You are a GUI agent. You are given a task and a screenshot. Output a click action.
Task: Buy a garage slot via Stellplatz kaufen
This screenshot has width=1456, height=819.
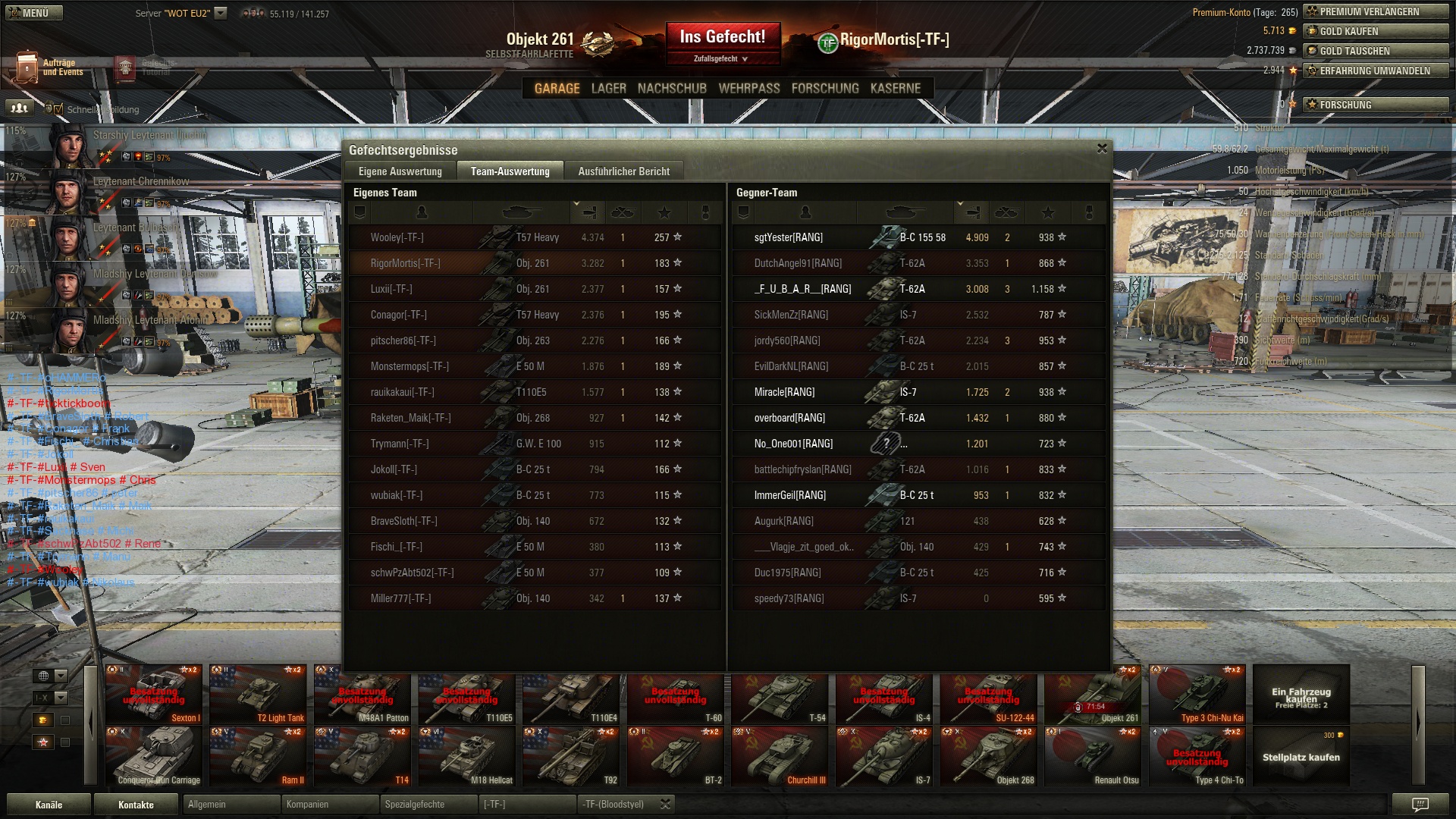click(x=1301, y=757)
